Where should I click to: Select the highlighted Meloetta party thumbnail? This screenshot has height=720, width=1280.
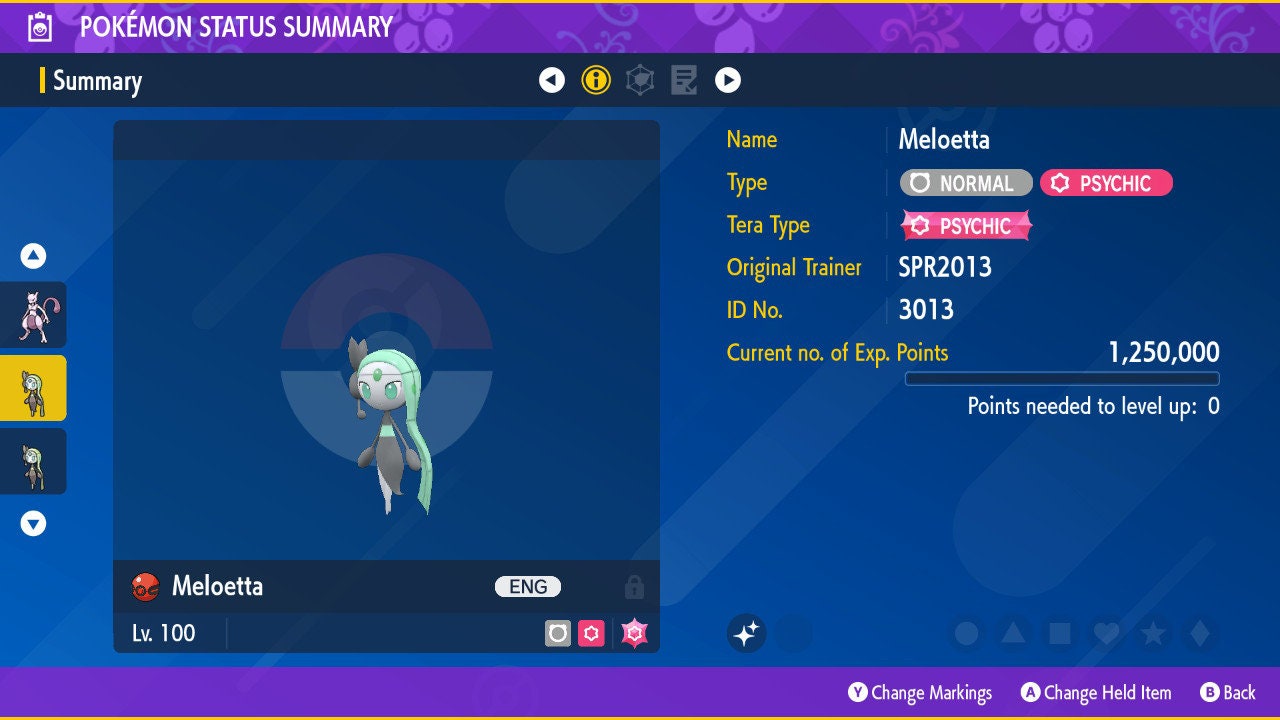(34, 388)
